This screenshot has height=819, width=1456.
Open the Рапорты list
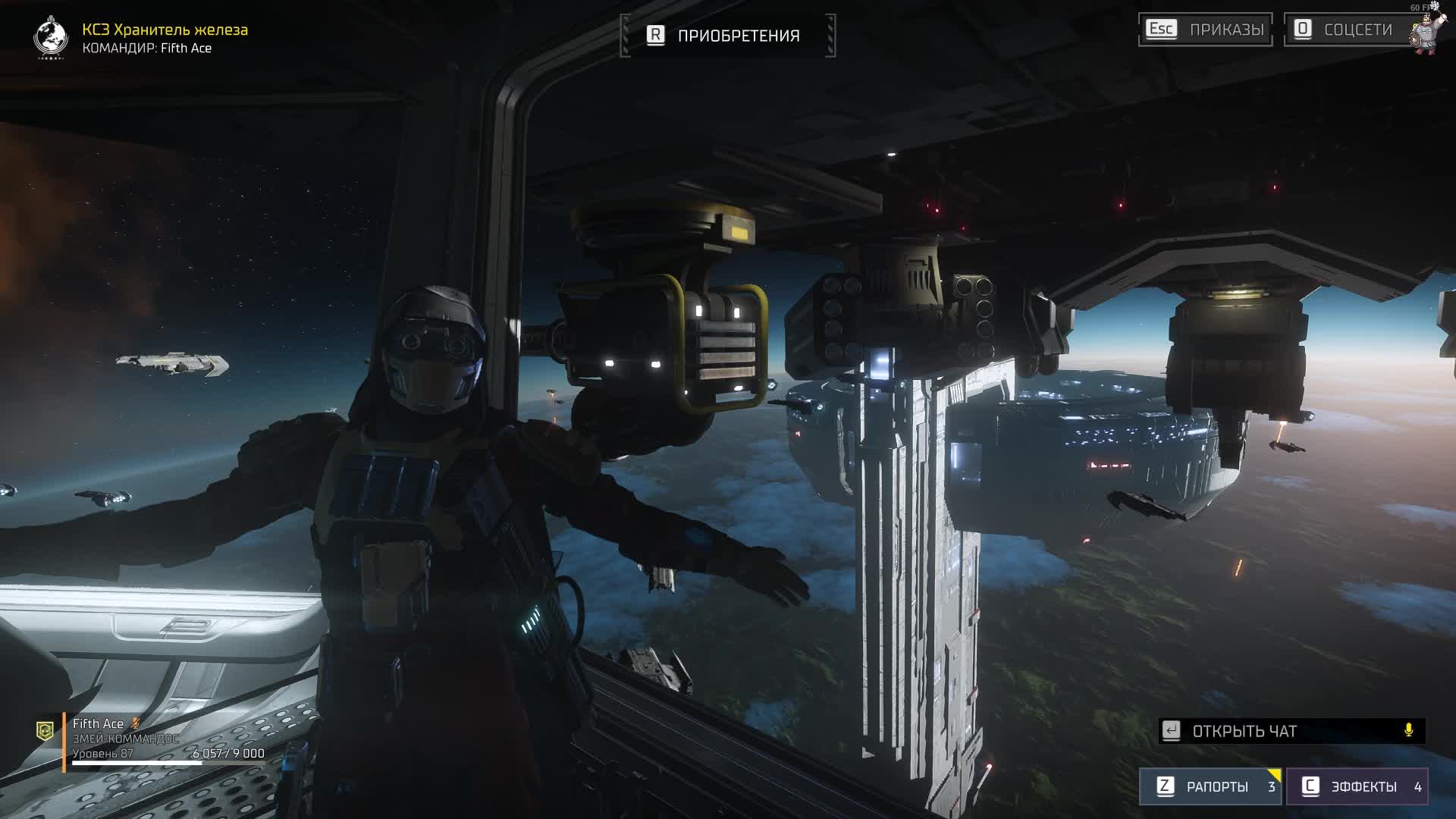(1210, 786)
